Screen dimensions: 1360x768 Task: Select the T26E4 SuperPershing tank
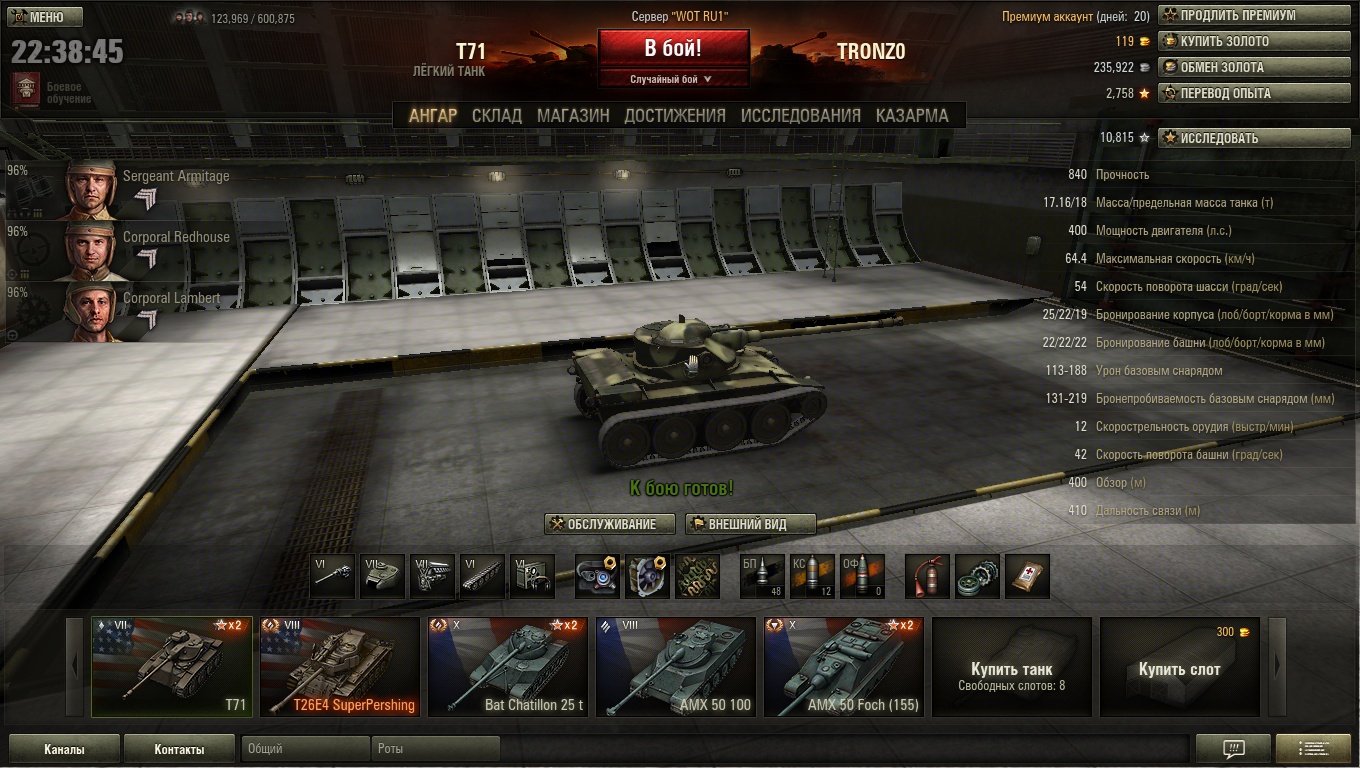(340, 667)
